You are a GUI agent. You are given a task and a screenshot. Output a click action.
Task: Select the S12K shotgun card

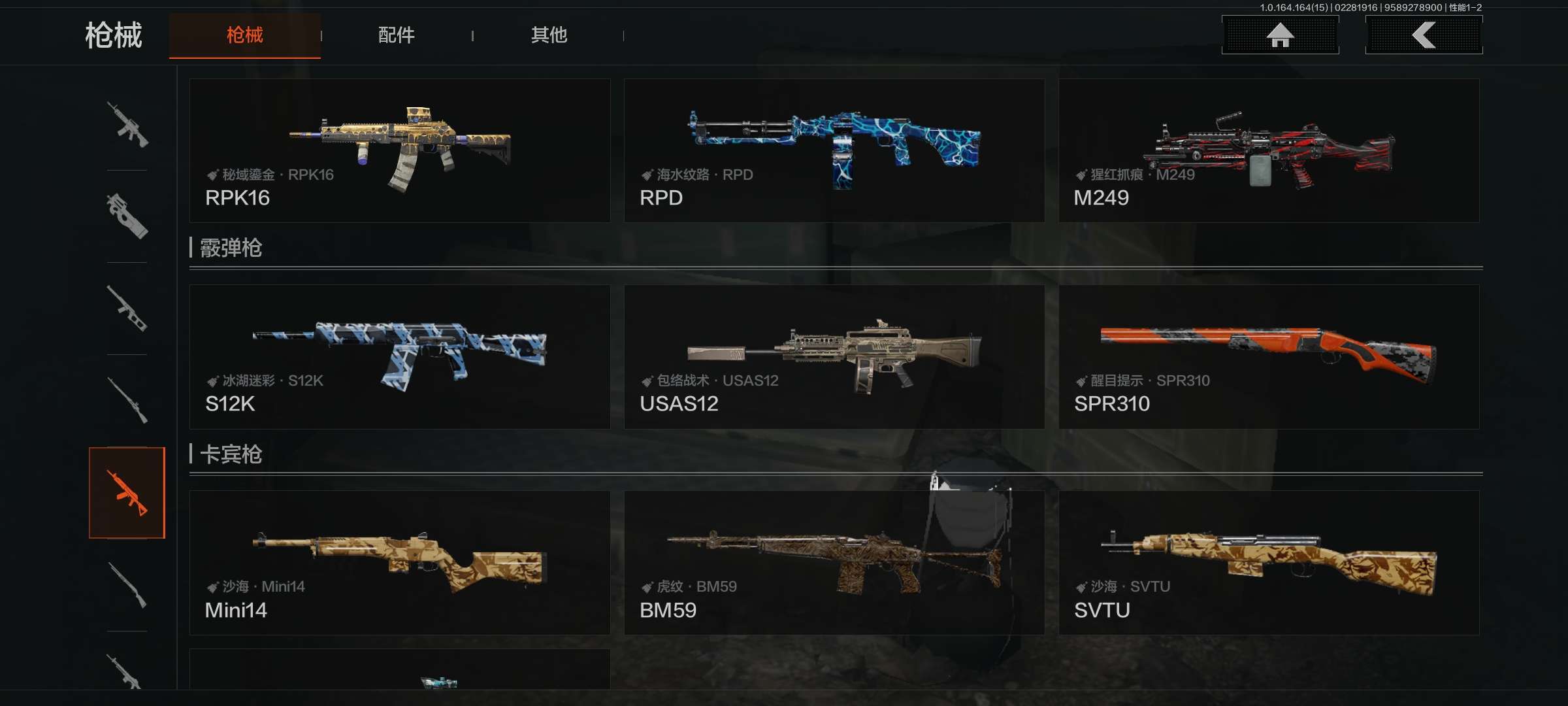399,357
